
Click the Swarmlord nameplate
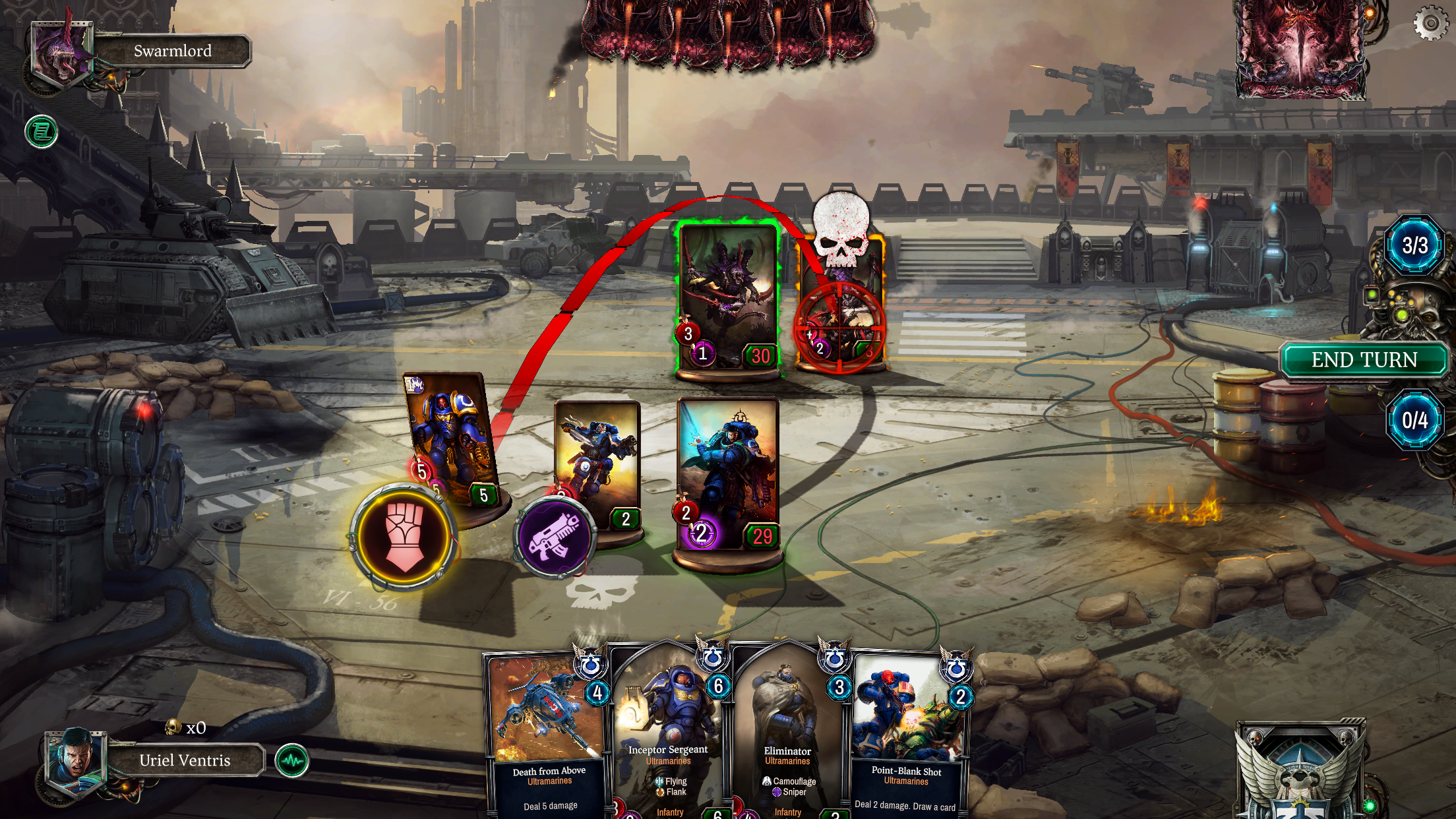[x=172, y=51]
